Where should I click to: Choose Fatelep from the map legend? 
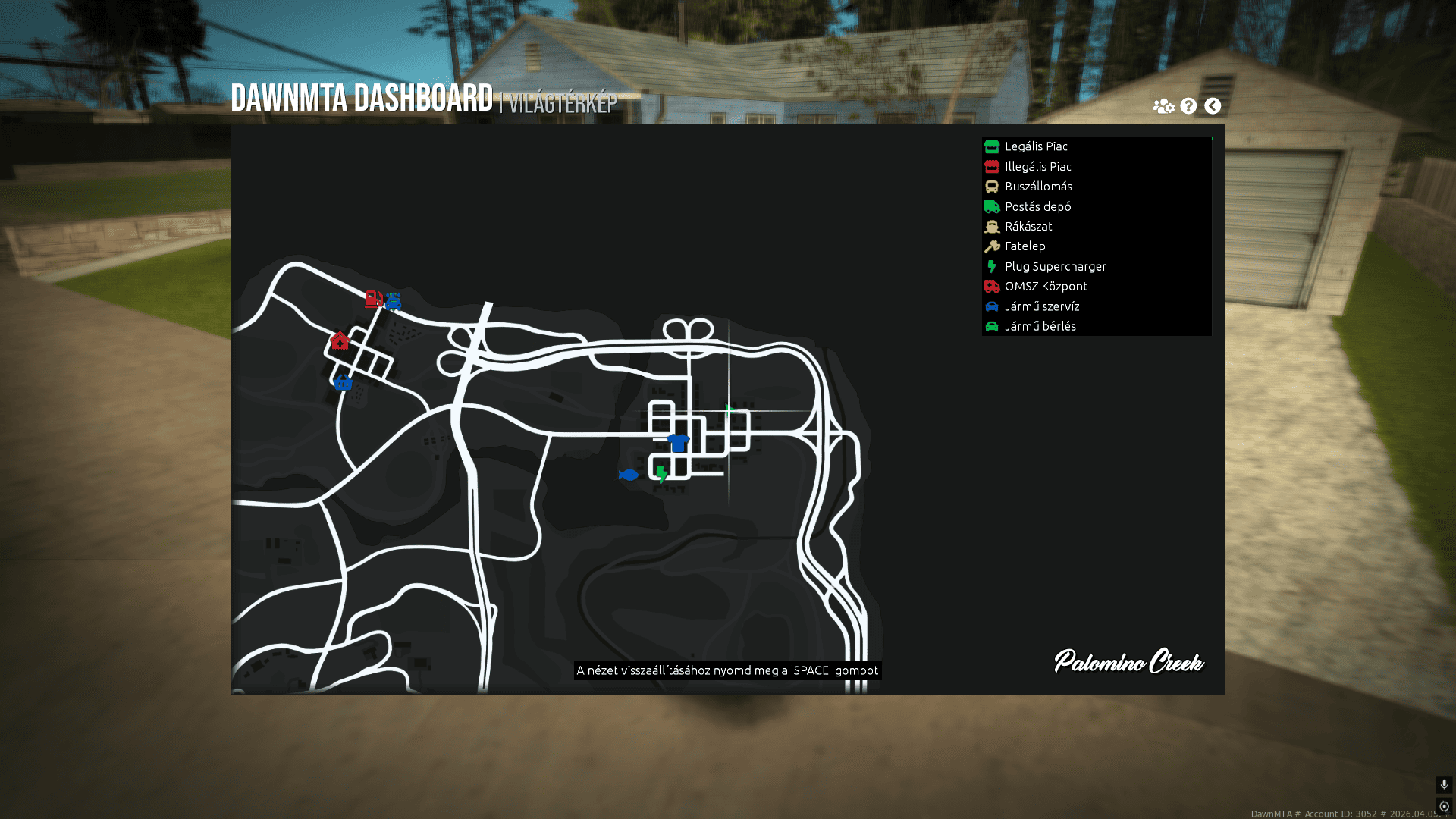pos(1025,246)
